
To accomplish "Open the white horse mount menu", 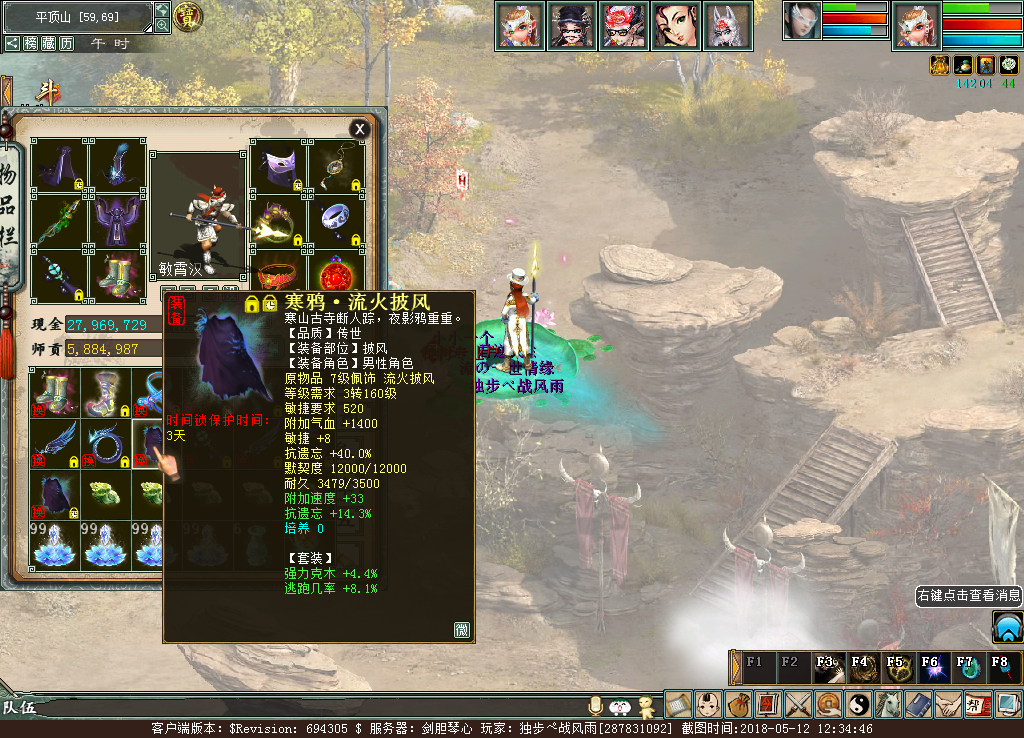I will click(889, 704).
